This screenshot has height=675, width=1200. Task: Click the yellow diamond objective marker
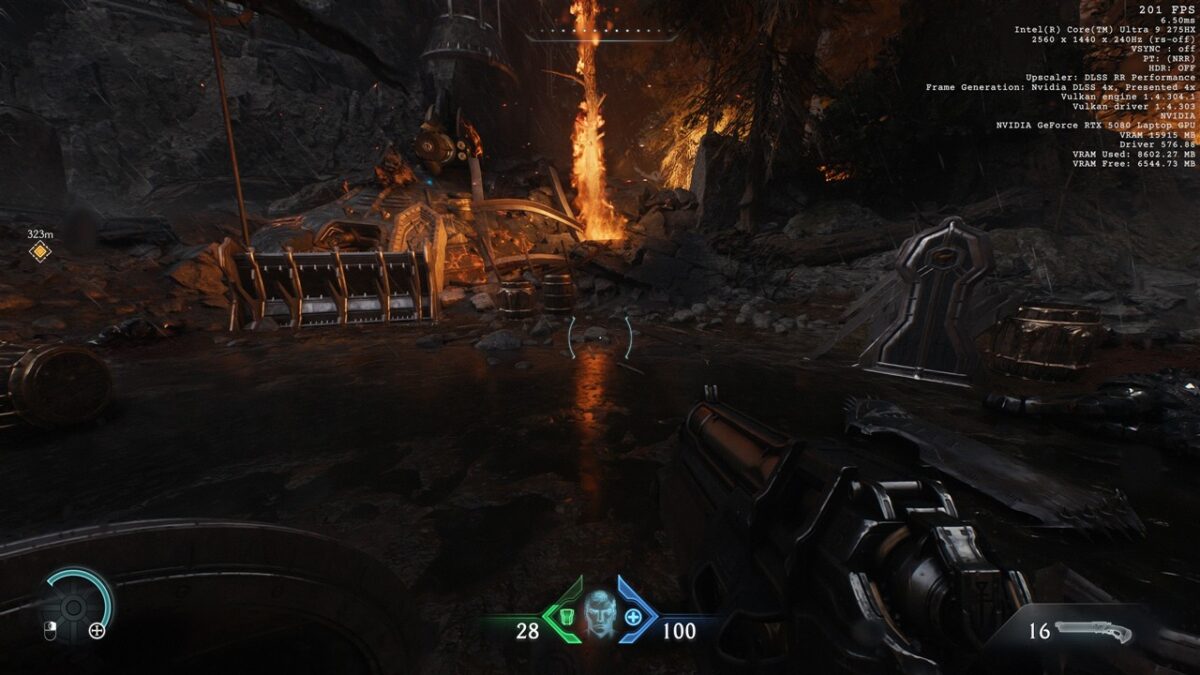[39, 252]
